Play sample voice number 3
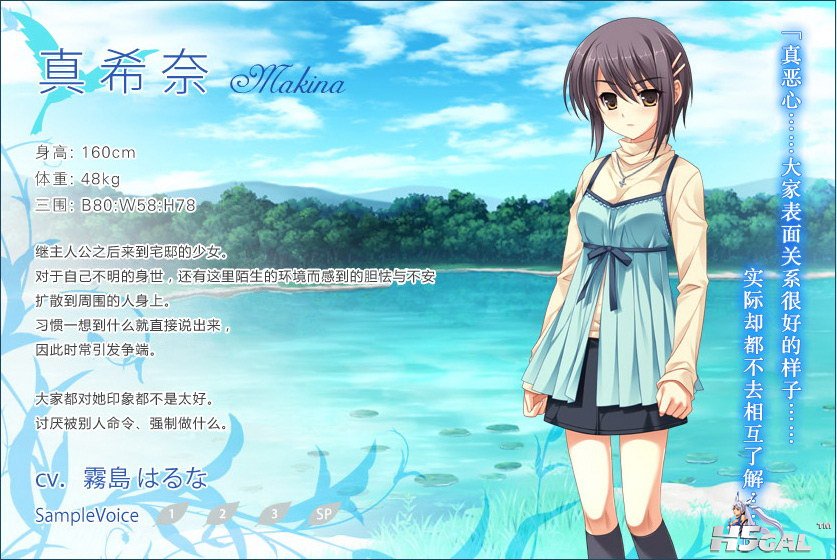Screen dimensions: 837x560 pos(273,515)
